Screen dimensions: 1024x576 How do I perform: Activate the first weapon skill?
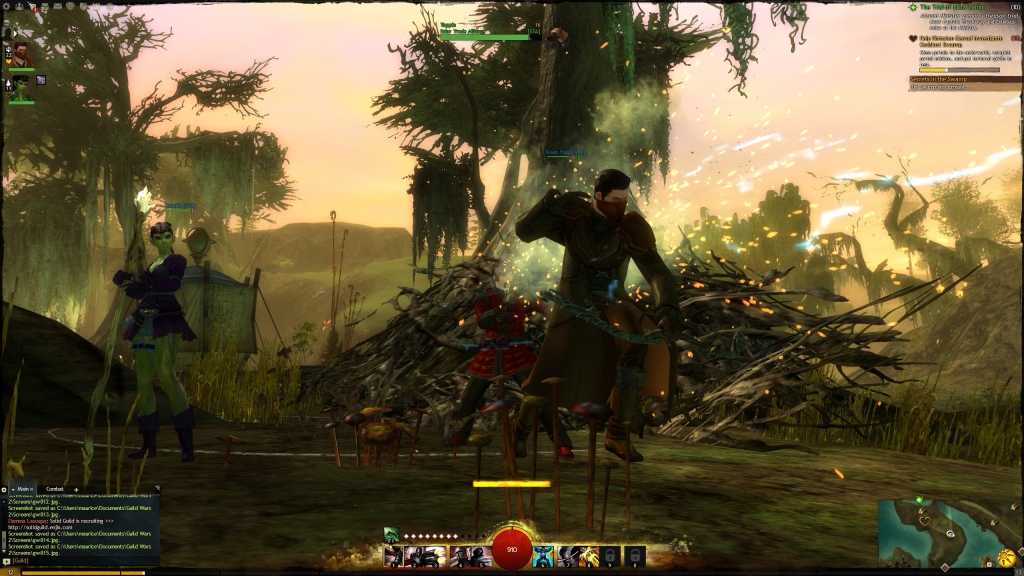click(x=394, y=556)
